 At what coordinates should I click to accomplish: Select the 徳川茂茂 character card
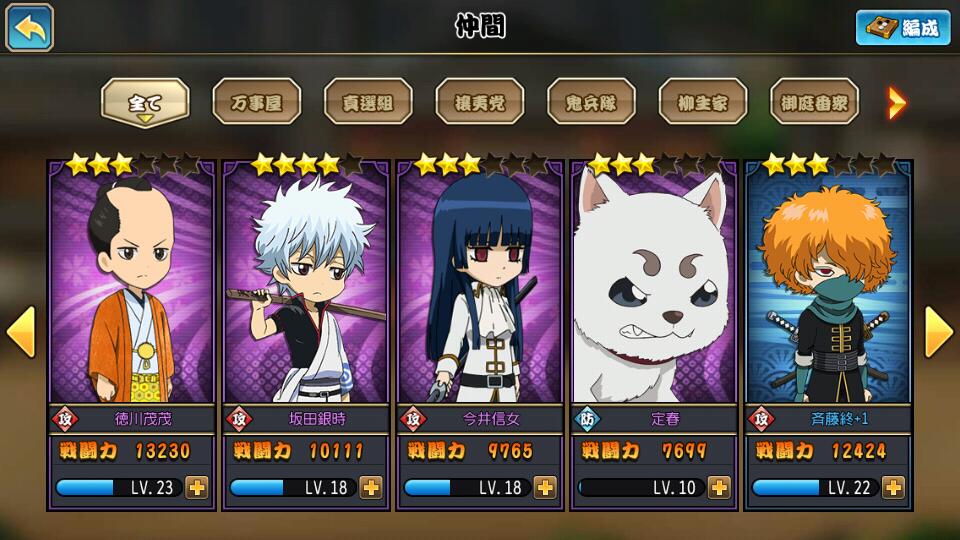(131, 290)
